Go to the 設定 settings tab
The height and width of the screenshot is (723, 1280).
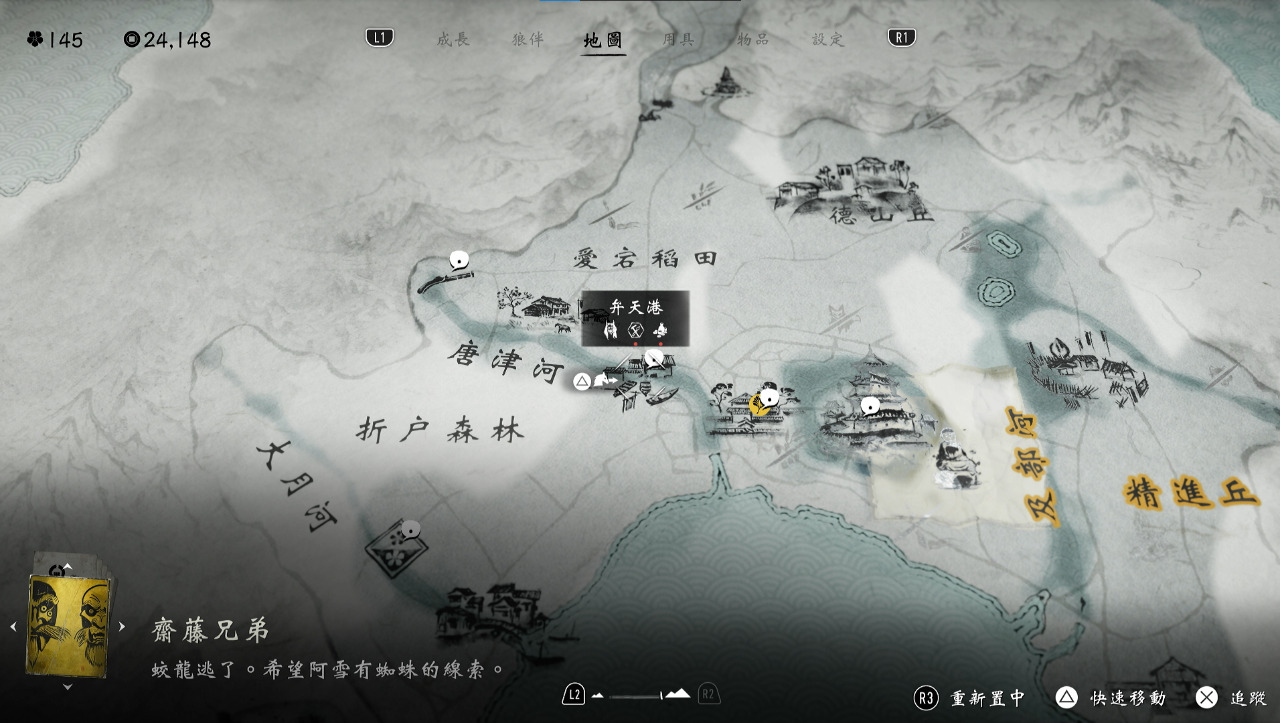[828, 40]
